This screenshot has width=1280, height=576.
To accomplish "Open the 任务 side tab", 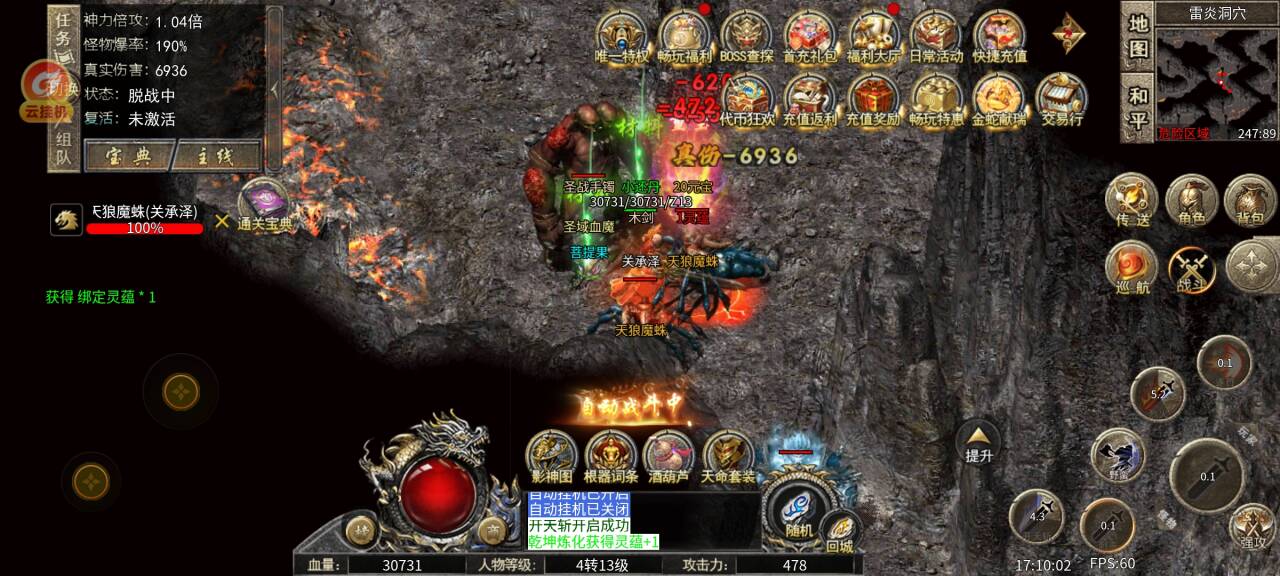I will [63, 31].
